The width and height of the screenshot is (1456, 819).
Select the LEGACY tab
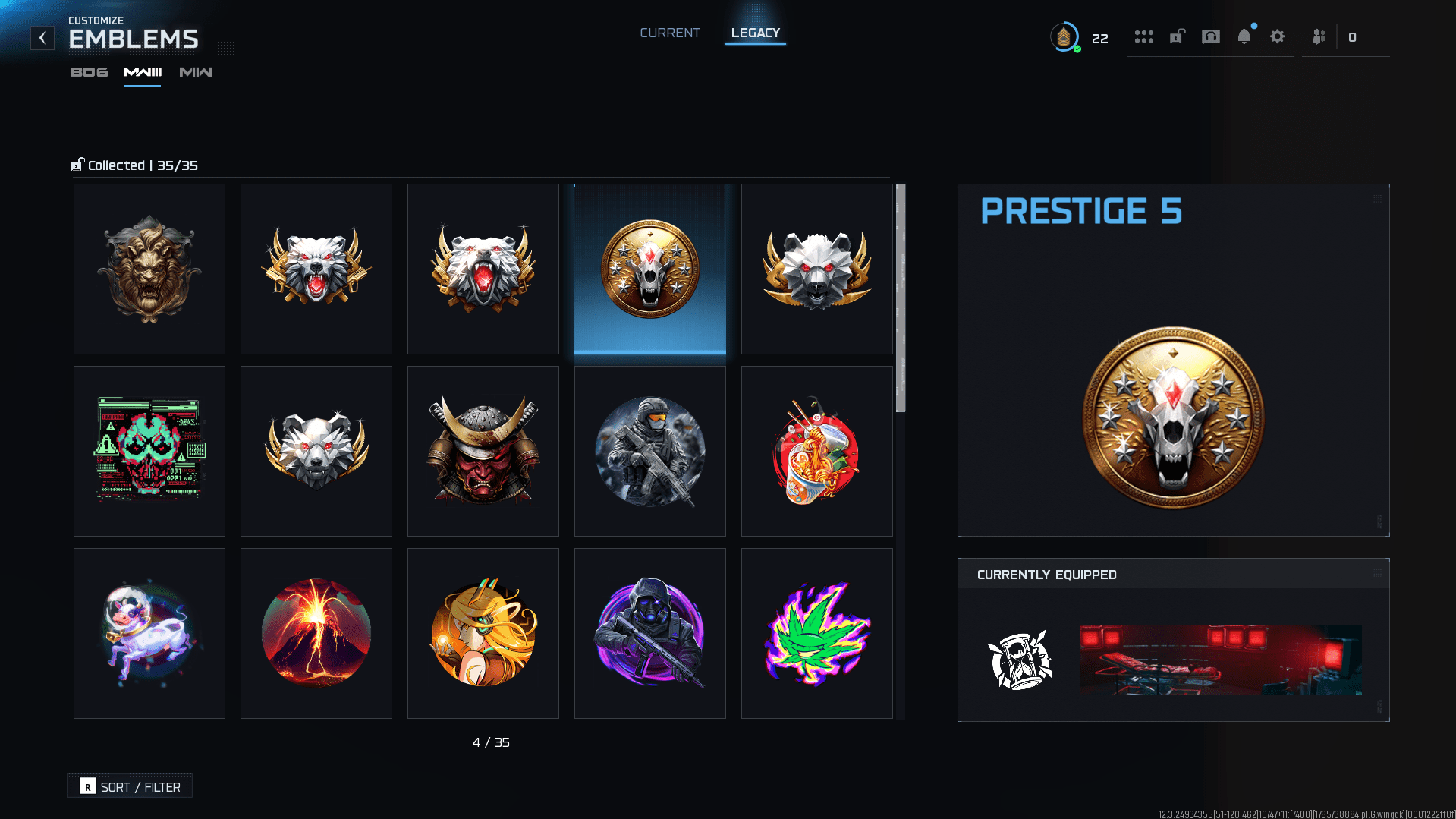pyautogui.click(x=755, y=33)
